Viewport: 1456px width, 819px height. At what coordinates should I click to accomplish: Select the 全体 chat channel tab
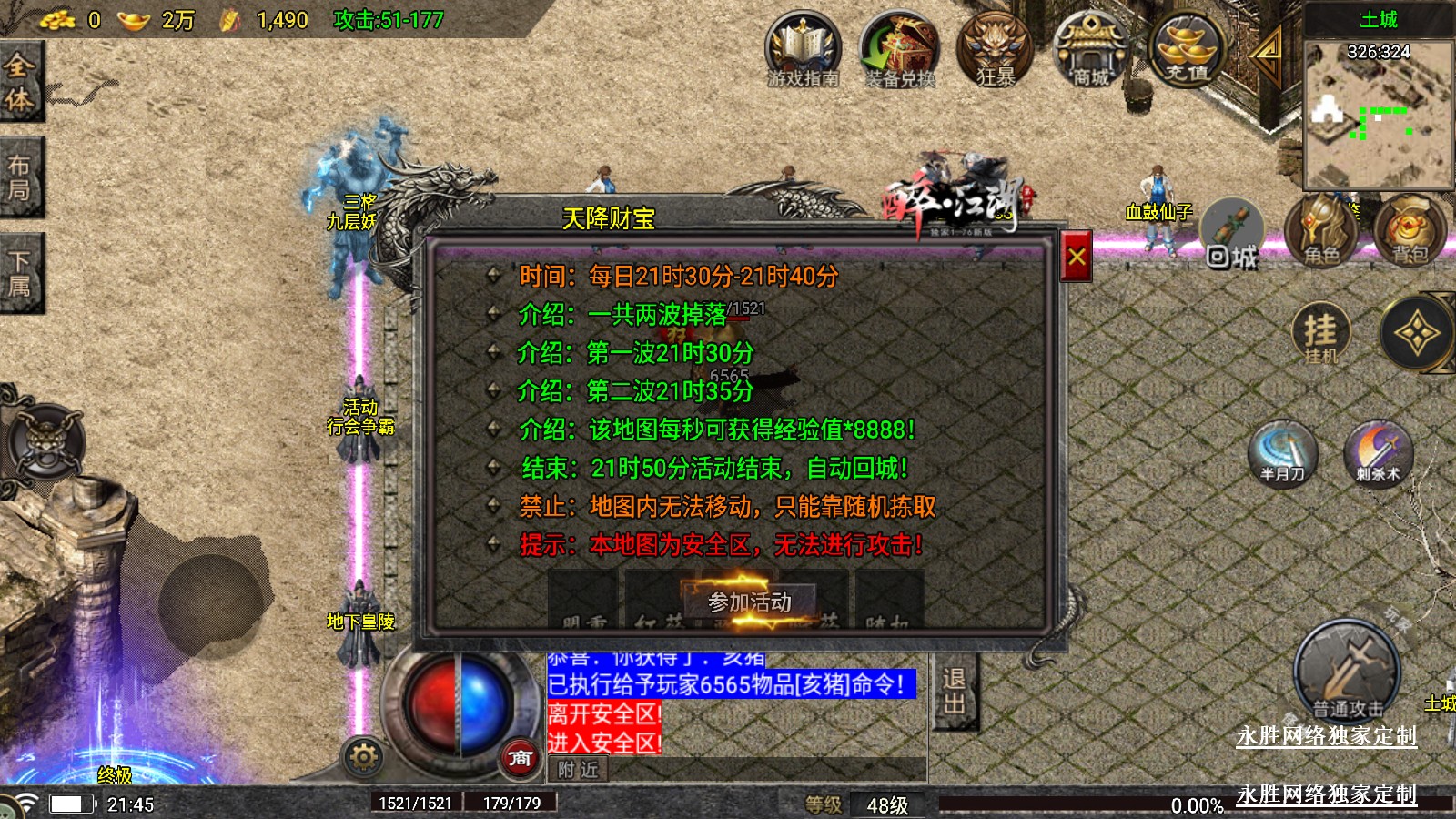20,82
